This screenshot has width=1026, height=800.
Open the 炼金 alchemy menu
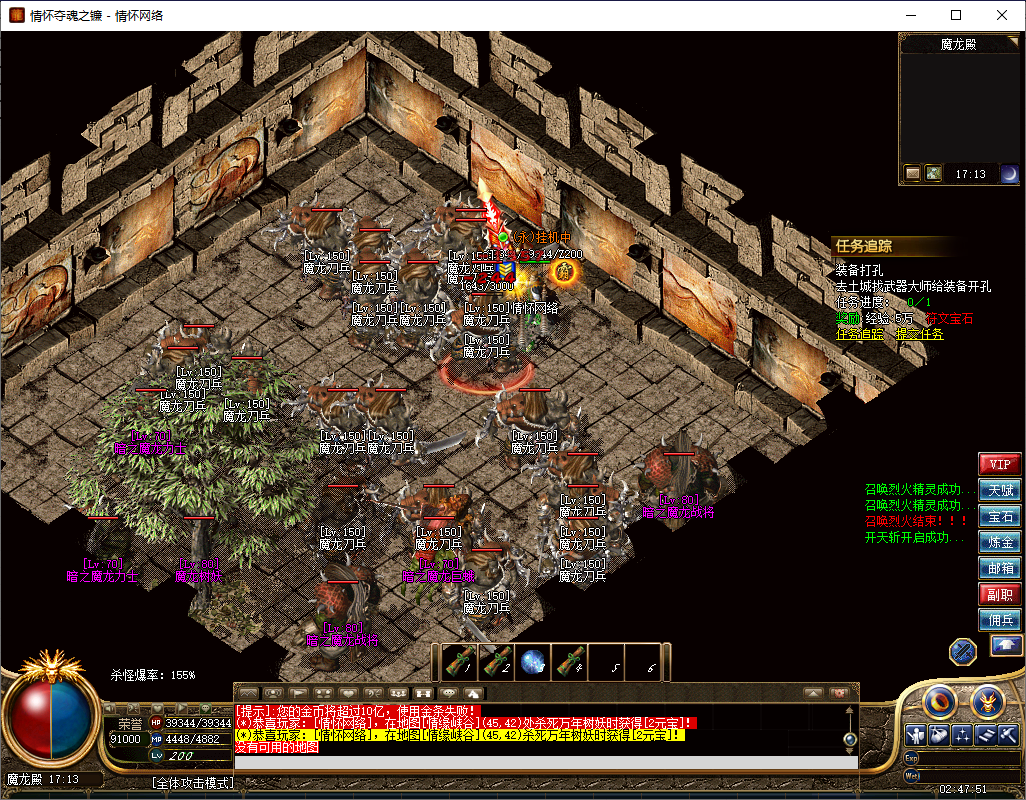(x=999, y=542)
